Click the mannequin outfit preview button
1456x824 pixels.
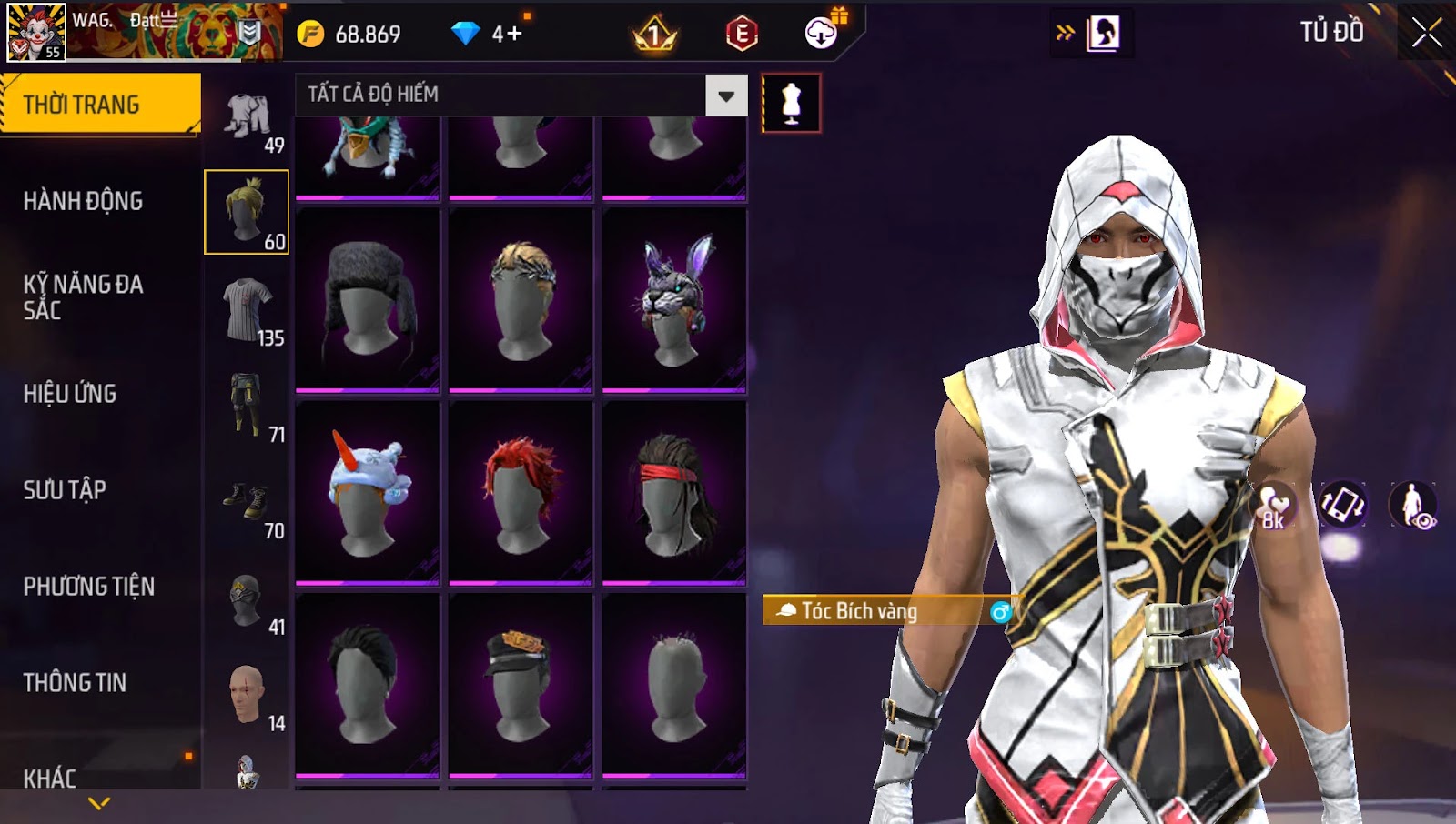coord(791,104)
